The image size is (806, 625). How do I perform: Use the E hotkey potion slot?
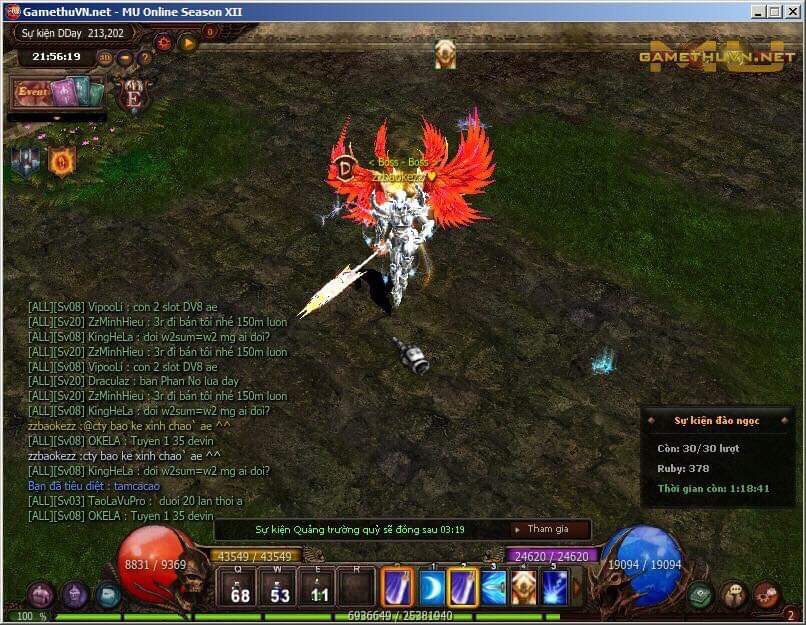pos(318,587)
